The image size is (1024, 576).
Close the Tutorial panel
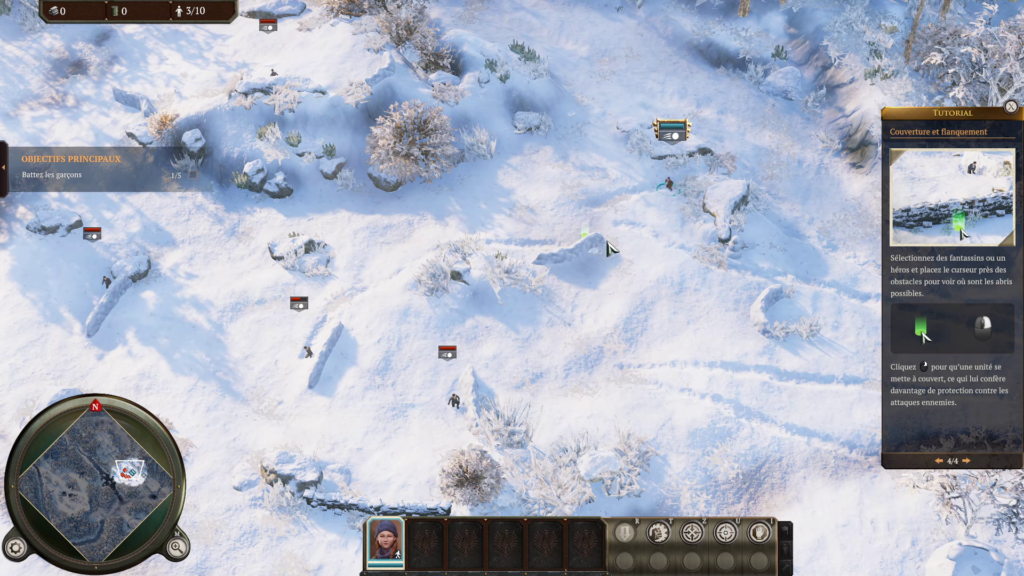pos(1011,107)
